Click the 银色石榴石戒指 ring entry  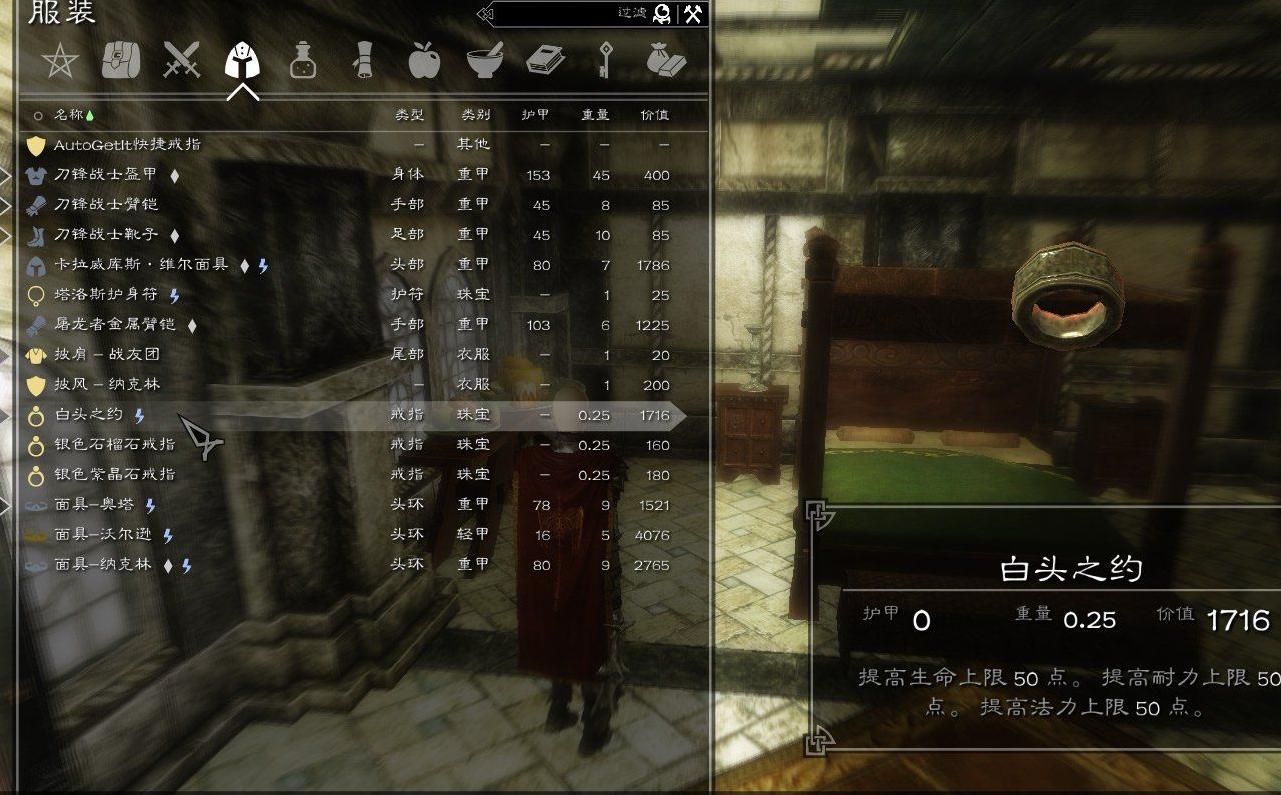115,445
